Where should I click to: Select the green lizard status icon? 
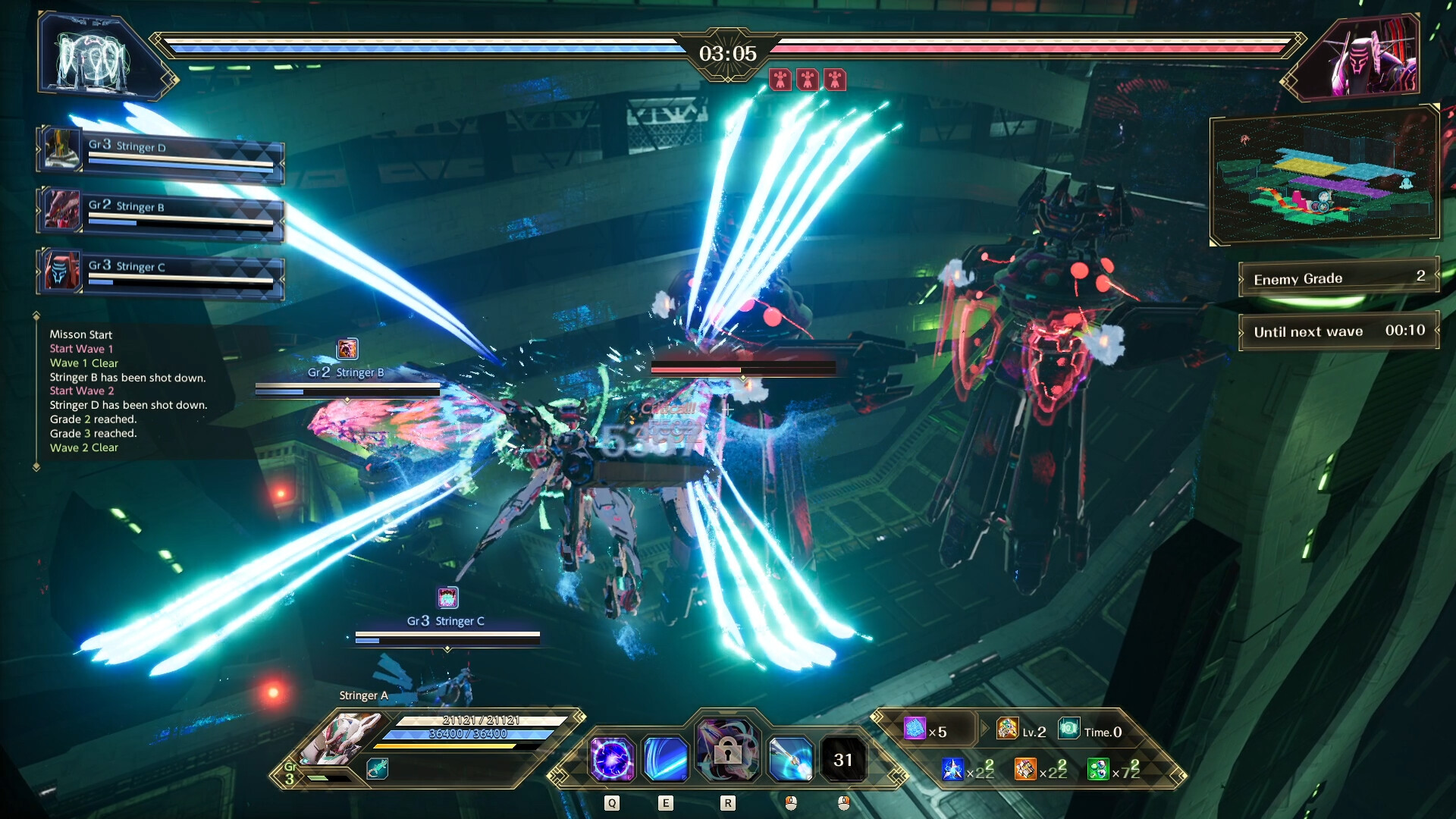[x=377, y=769]
